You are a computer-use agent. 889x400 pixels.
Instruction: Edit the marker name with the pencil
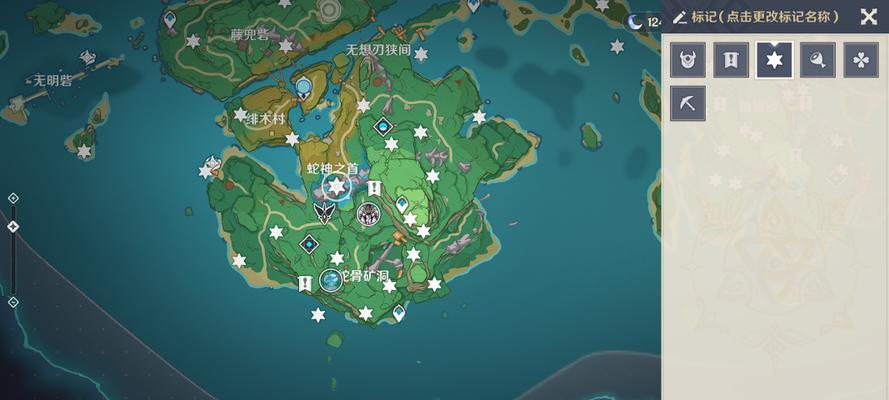(x=680, y=17)
